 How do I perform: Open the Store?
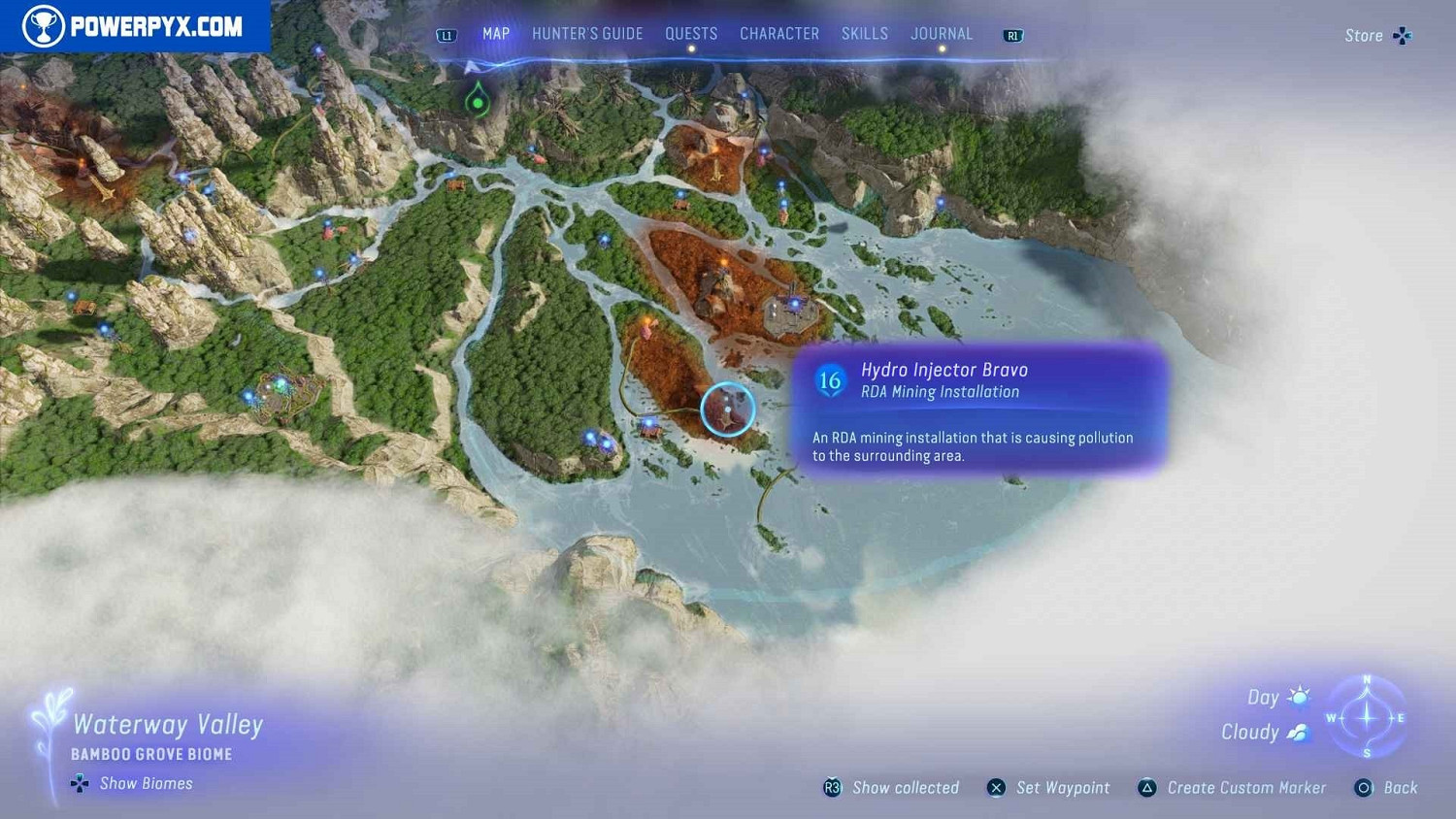coord(1376,36)
